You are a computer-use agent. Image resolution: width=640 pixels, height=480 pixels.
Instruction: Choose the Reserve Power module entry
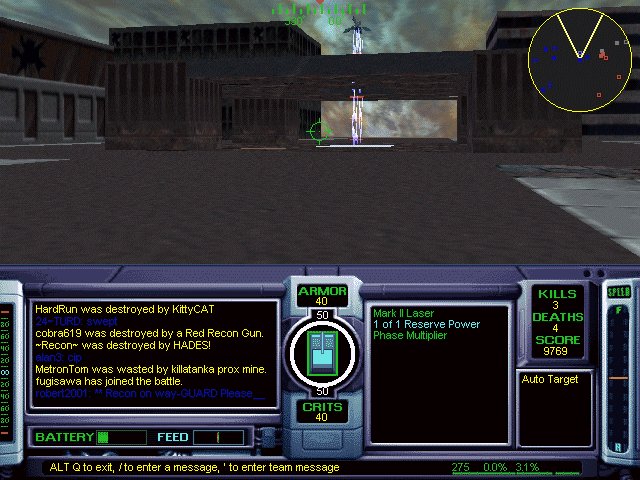(426, 324)
